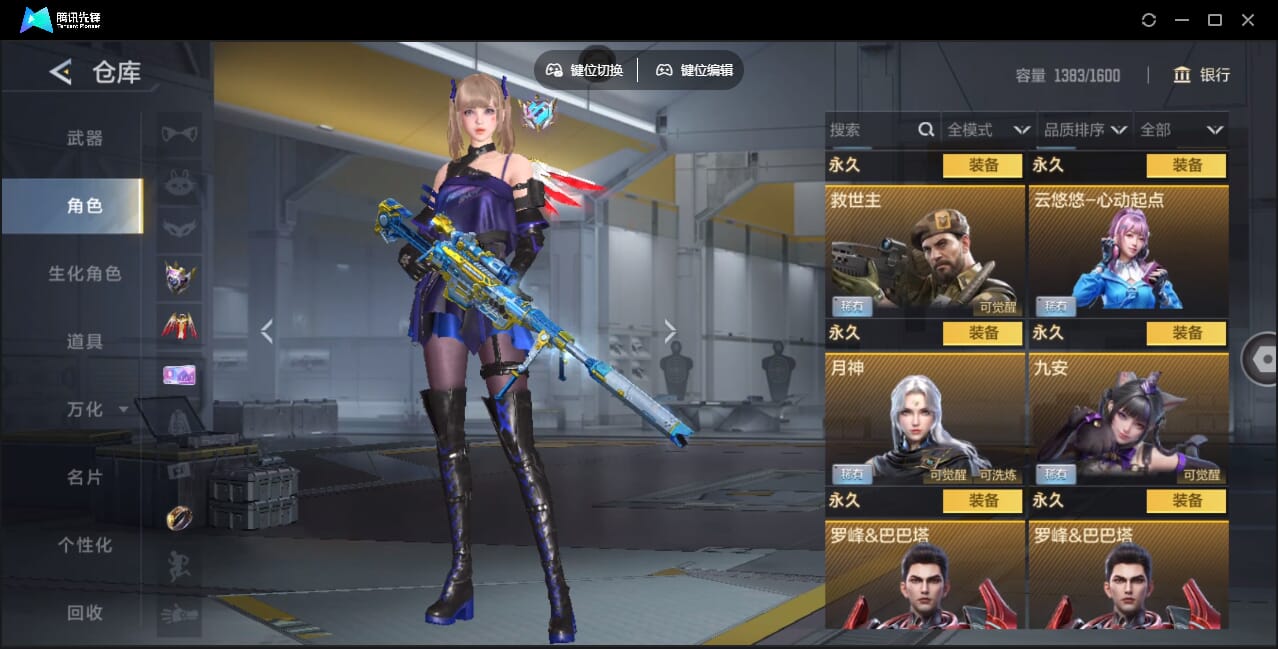Viewport: 1278px width, 649px height.
Task: Open the 生化角色 category tab
Action: 85,273
